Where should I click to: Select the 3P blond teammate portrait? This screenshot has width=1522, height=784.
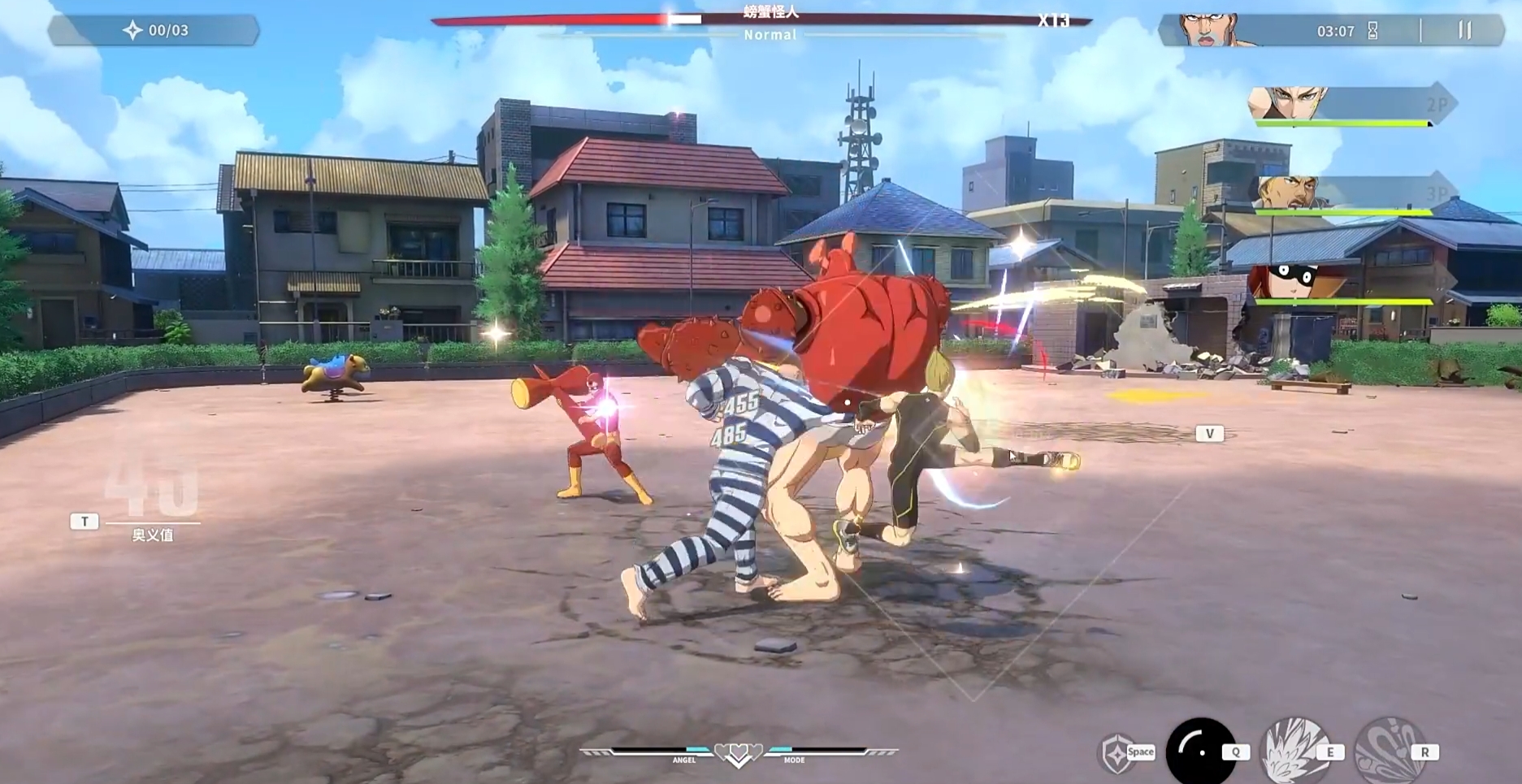click(x=1288, y=194)
